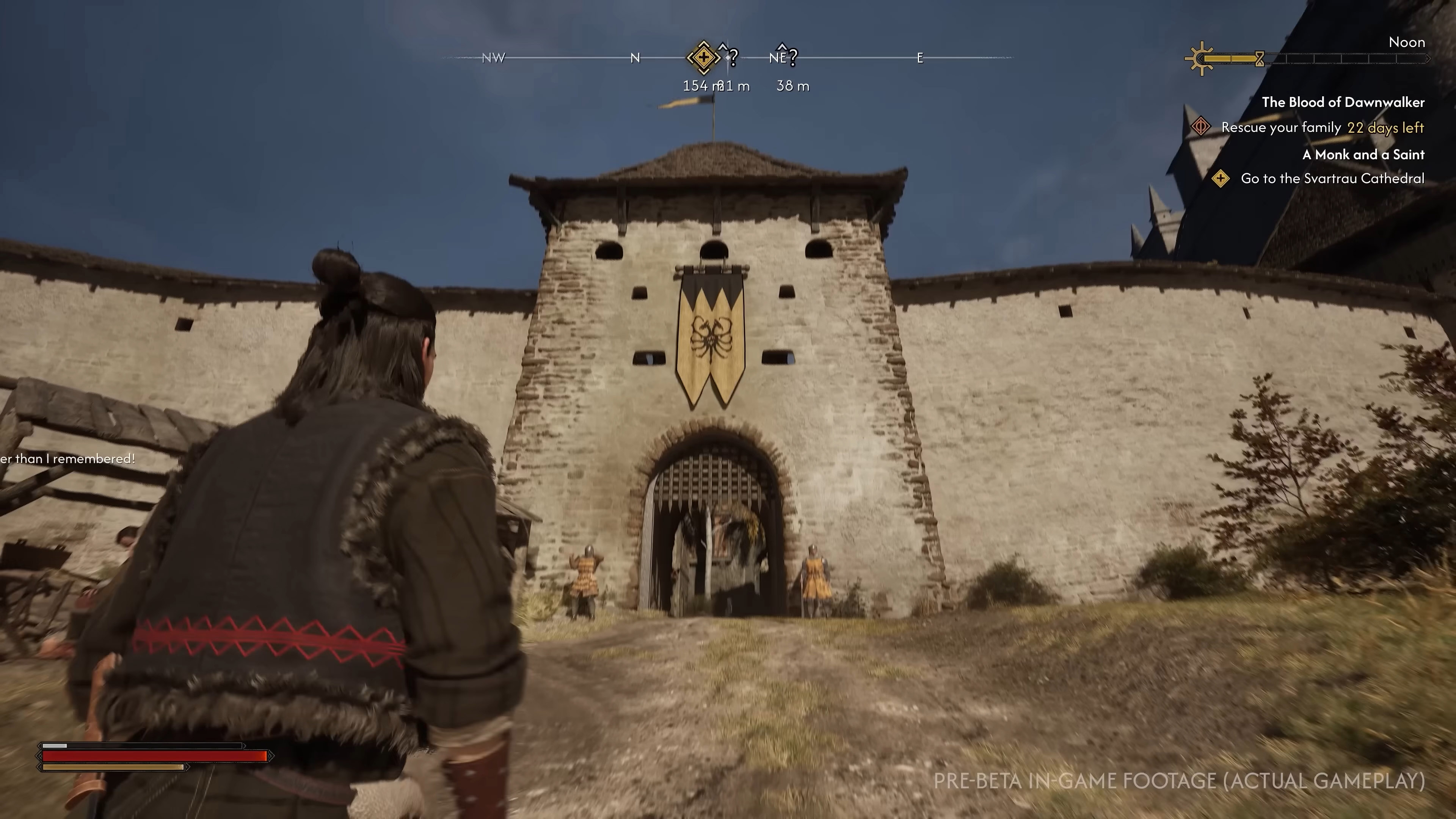Open The Blood of Dawnwalker quest title
Screen dimensions: 1456x819
(1343, 102)
